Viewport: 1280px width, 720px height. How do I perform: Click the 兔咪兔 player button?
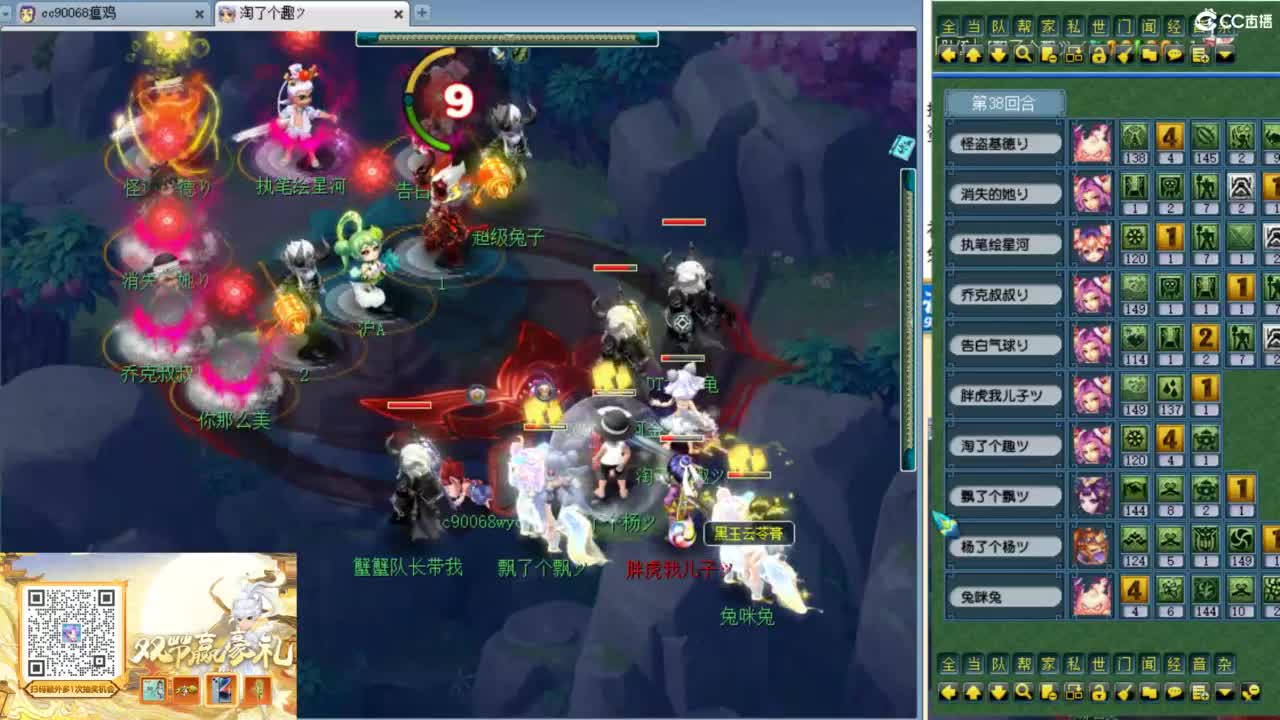click(x=1004, y=596)
